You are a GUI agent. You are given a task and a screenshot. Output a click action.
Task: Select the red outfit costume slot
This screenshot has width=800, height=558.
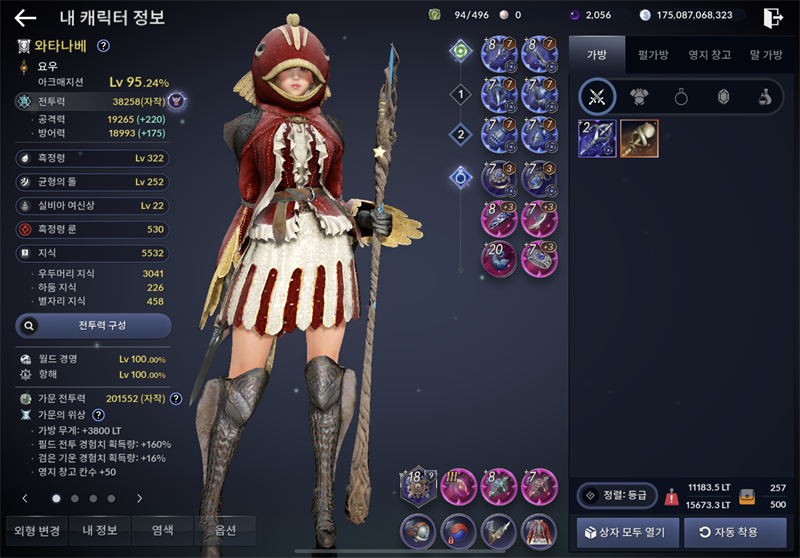pyautogui.click(x=539, y=531)
